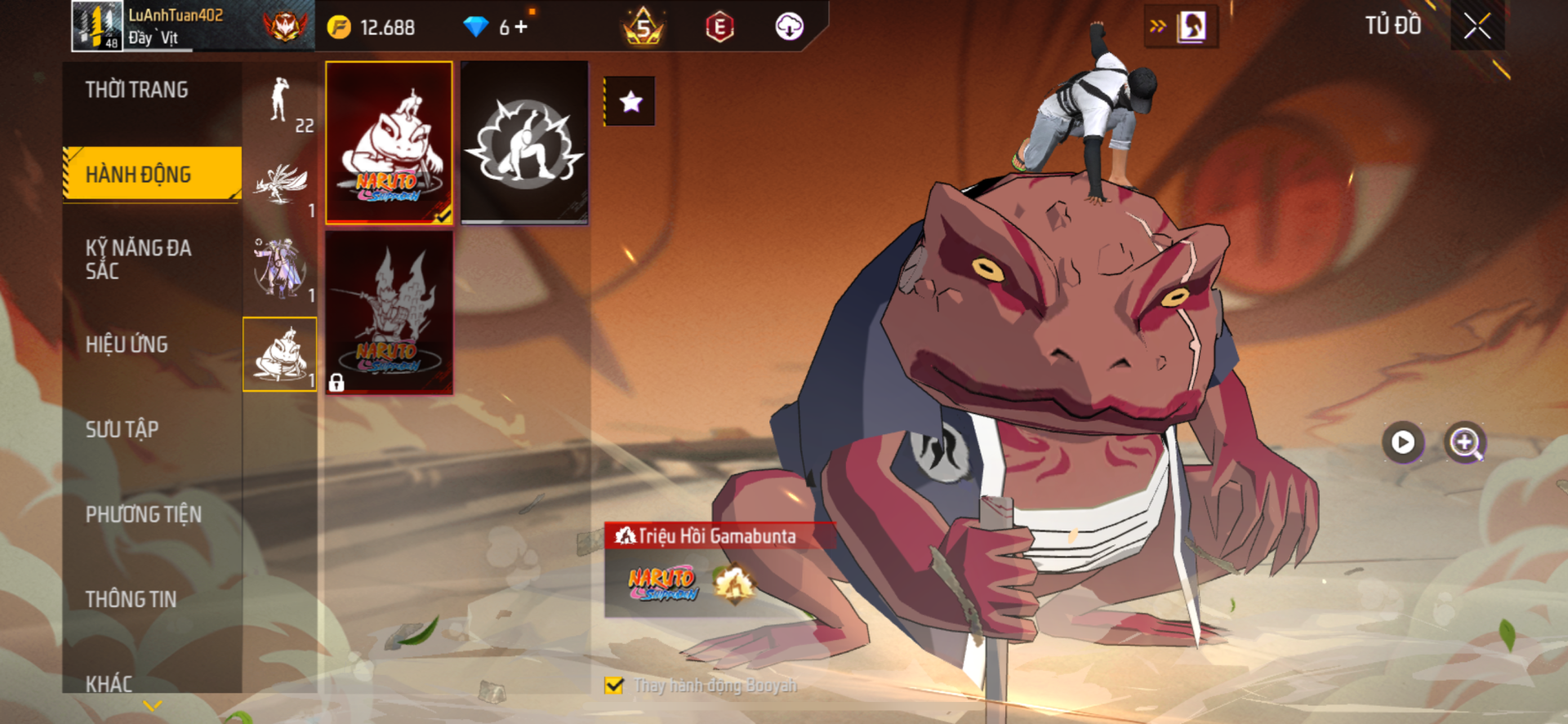Image resolution: width=1568 pixels, height=724 pixels.
Task: Mark emote with the star favorite button
Action: pyautogui.click(x=630, y=102)
